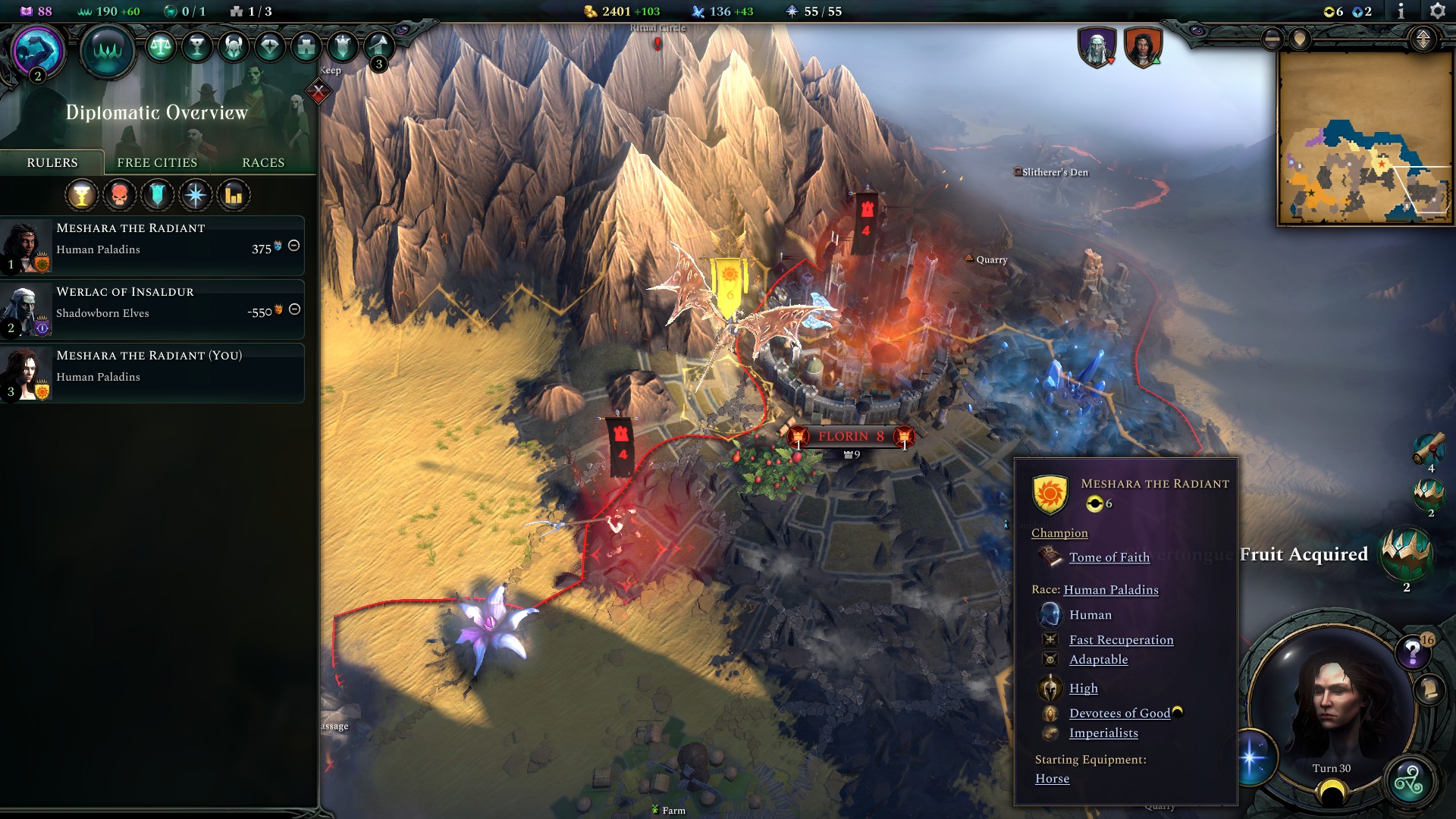Close the Diplomatic Overview with the red X

coord(318,89)
